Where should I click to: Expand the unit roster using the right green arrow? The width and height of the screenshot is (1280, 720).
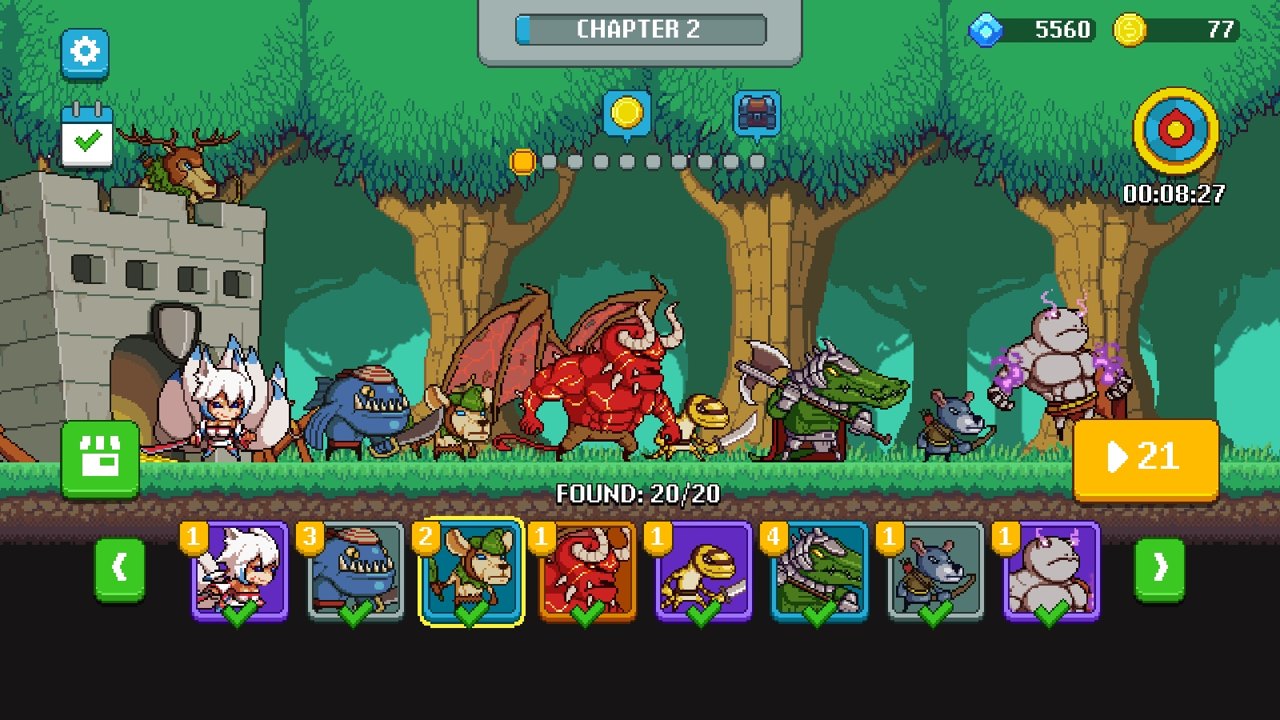(1159, 568)
